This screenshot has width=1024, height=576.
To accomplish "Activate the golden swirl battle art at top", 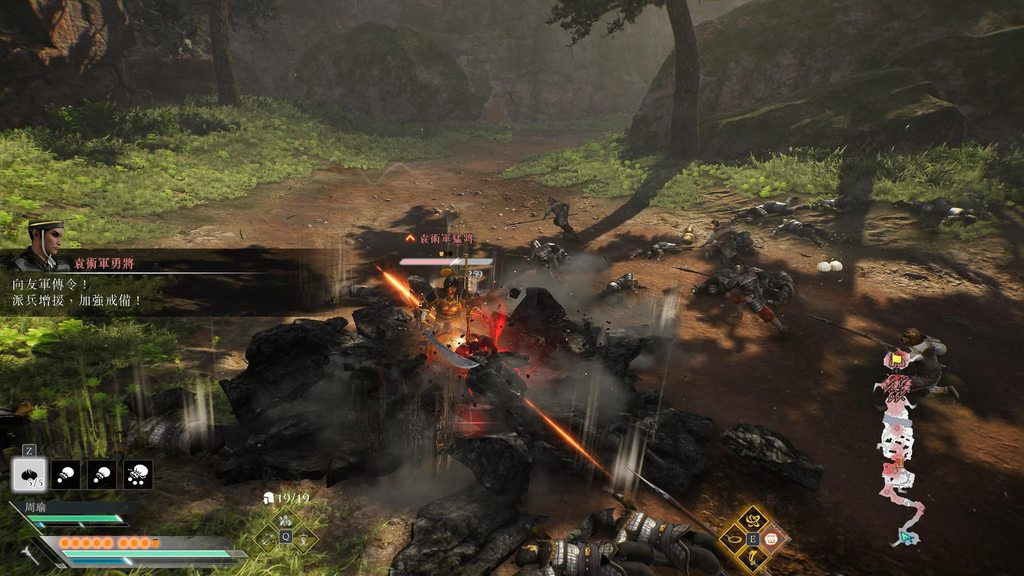I will (x=754, y=519).
